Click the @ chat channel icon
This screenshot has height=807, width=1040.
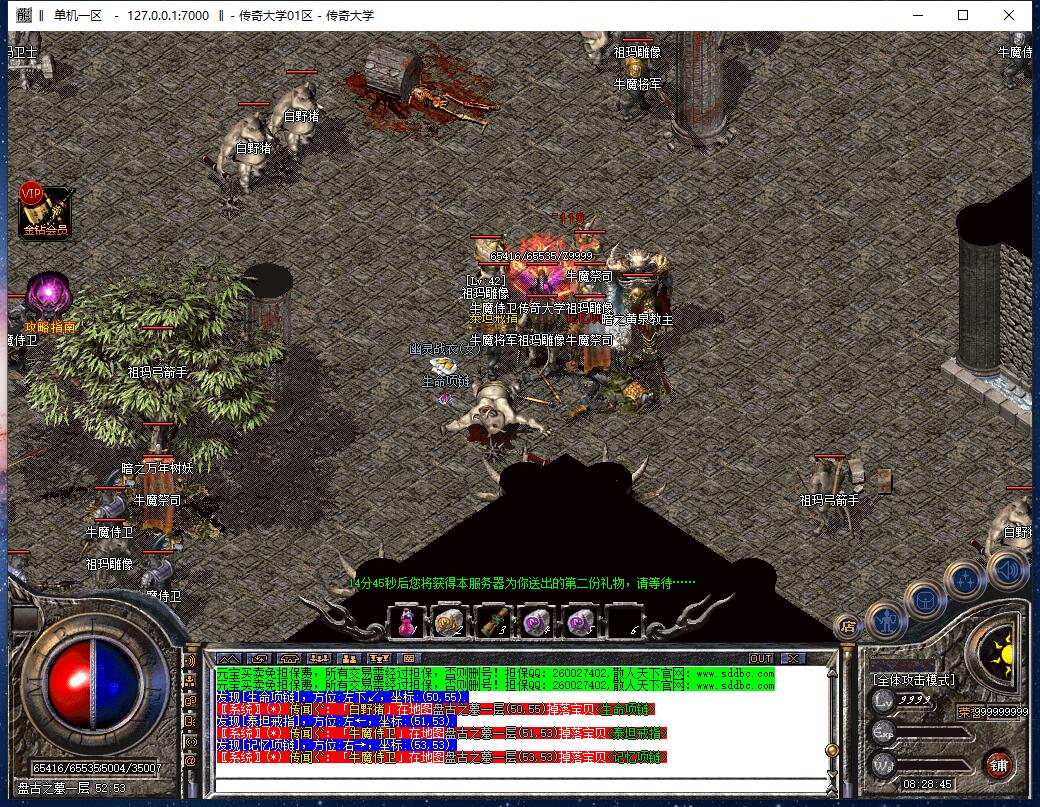pyautogui.click(x=190, y=761)
